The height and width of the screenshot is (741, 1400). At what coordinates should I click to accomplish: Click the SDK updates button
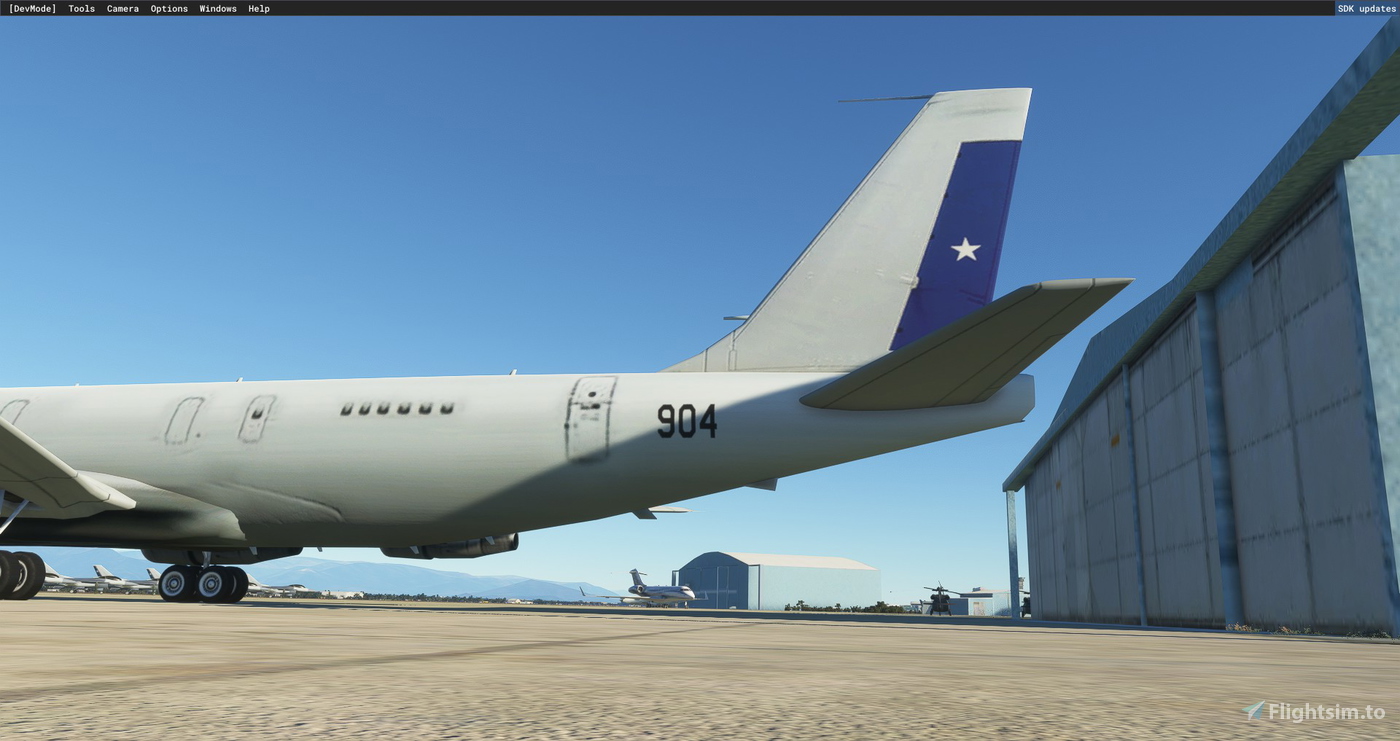(1366, 8)
